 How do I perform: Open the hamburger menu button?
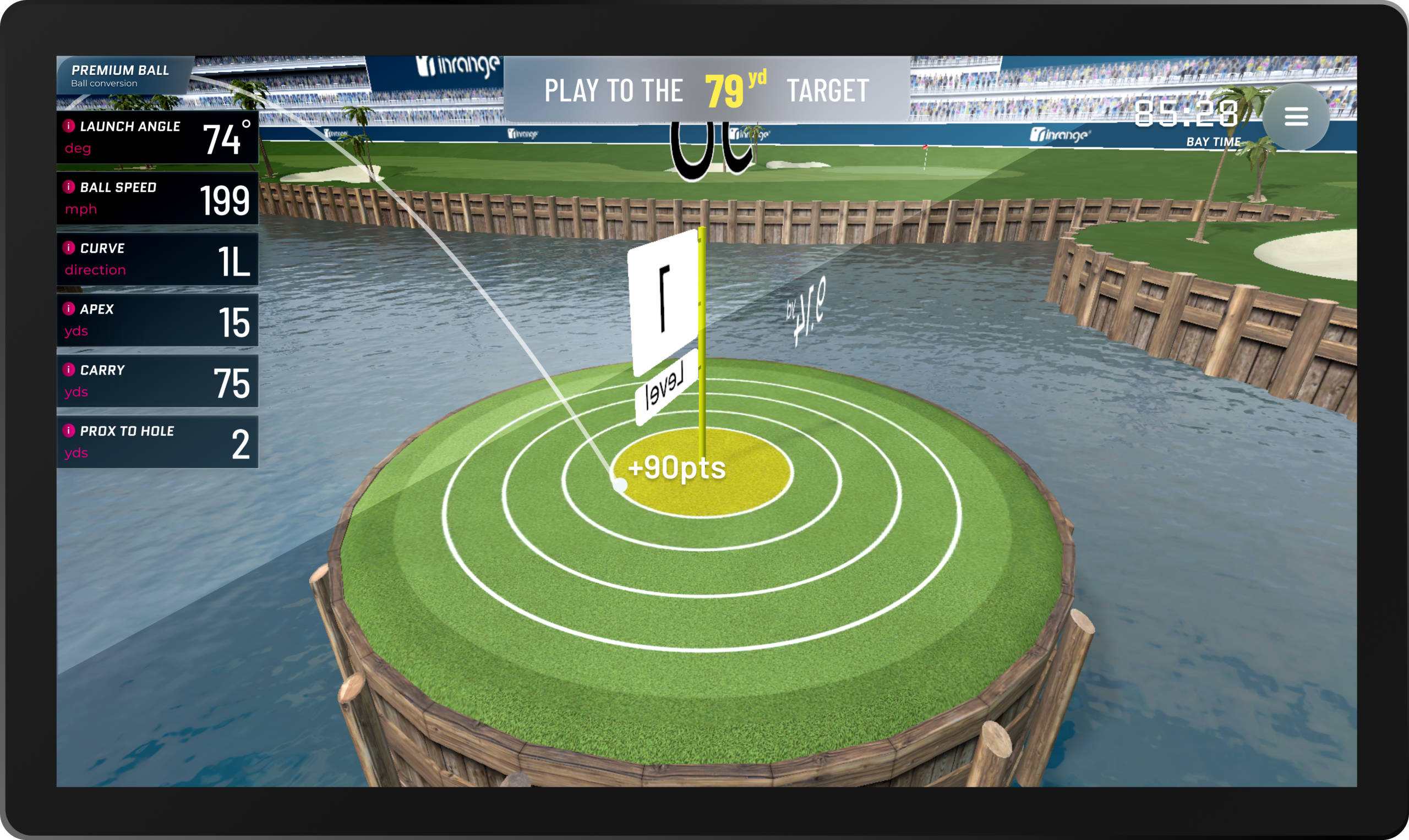(1296, 117)
